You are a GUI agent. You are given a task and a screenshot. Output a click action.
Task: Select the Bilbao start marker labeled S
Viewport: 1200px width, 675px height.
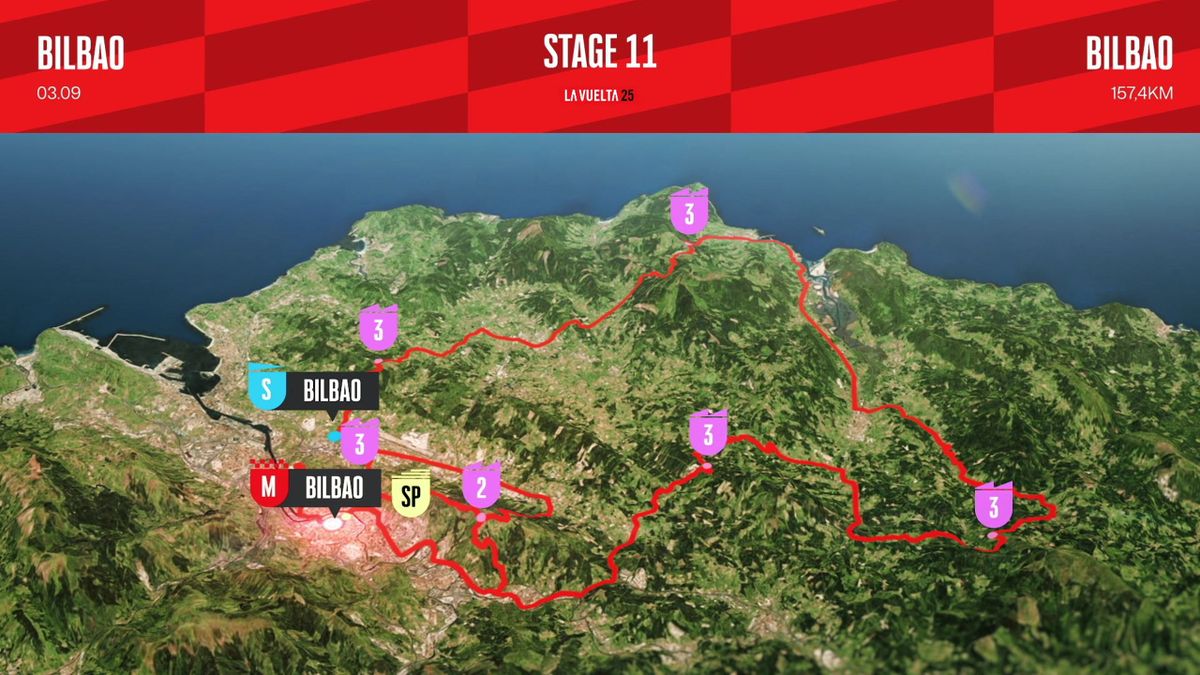[266, 388]
